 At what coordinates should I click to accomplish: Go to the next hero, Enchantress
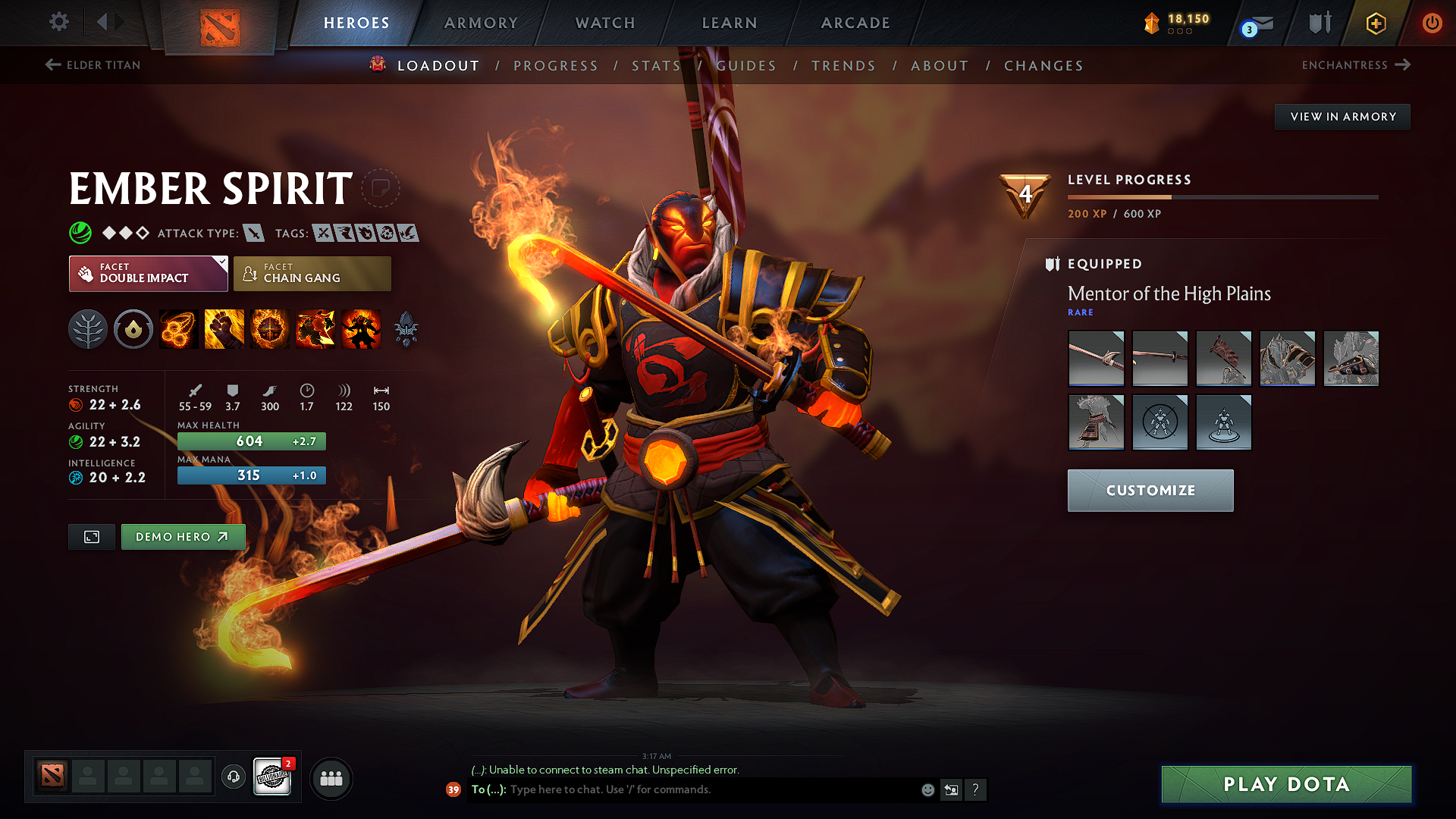(1357, 65)
